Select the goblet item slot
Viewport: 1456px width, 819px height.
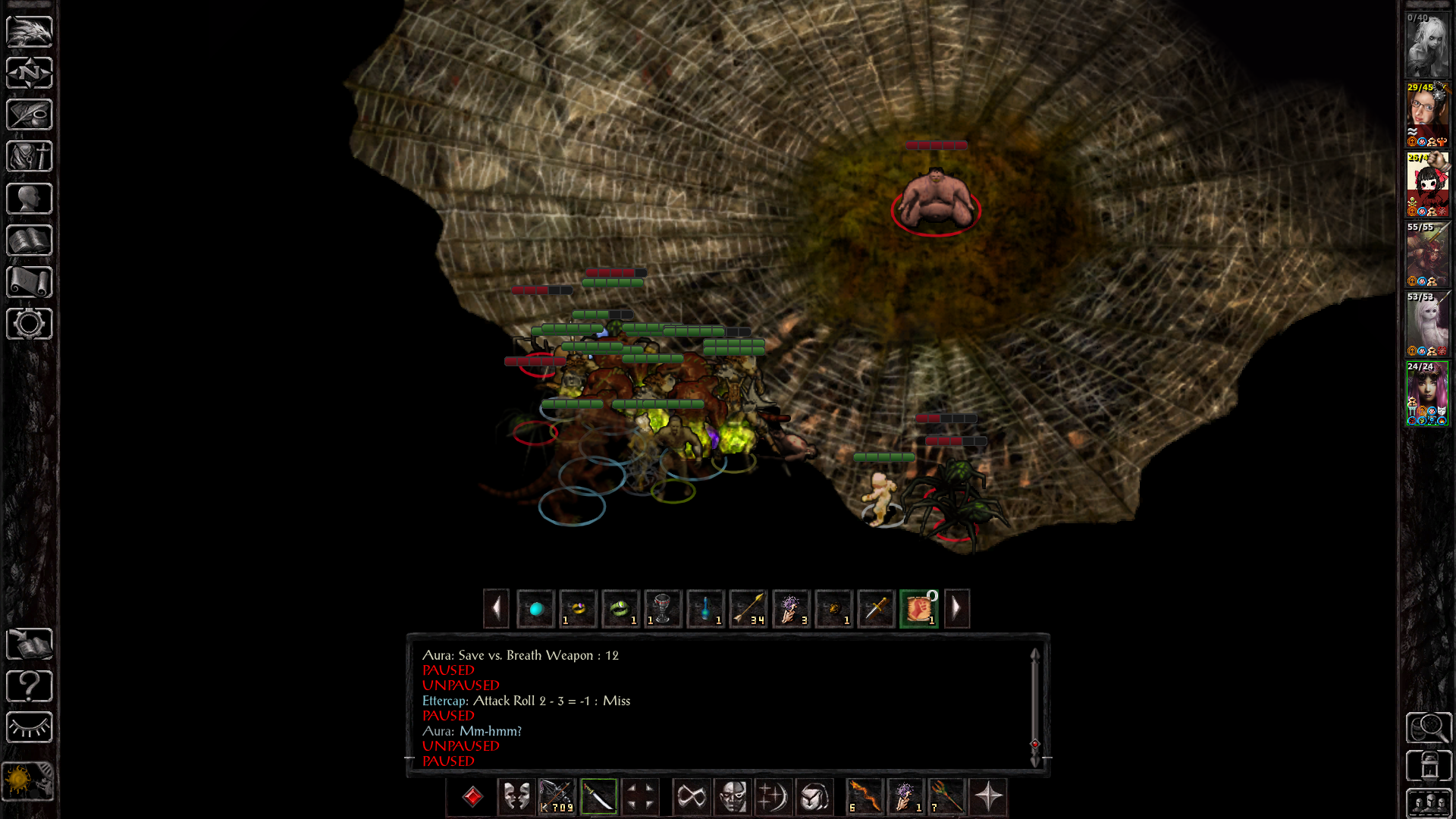pos(662,608)
